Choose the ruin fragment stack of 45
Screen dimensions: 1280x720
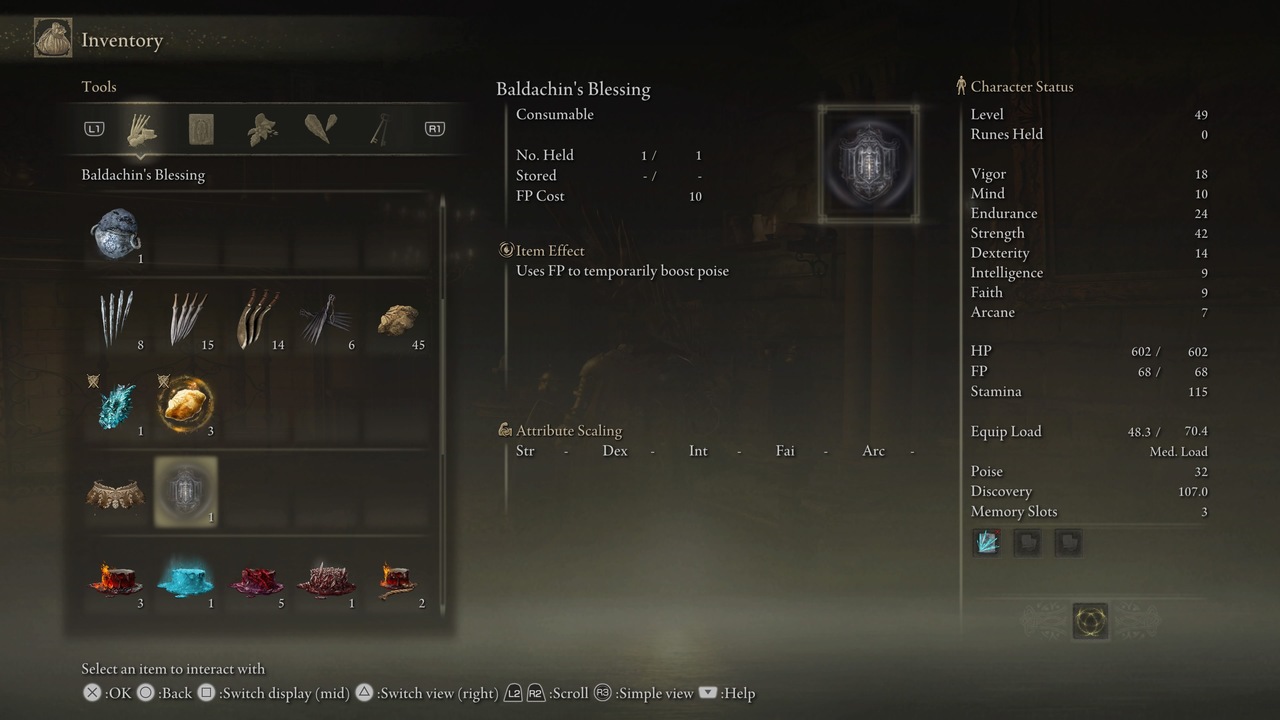[x=397, y=320]
